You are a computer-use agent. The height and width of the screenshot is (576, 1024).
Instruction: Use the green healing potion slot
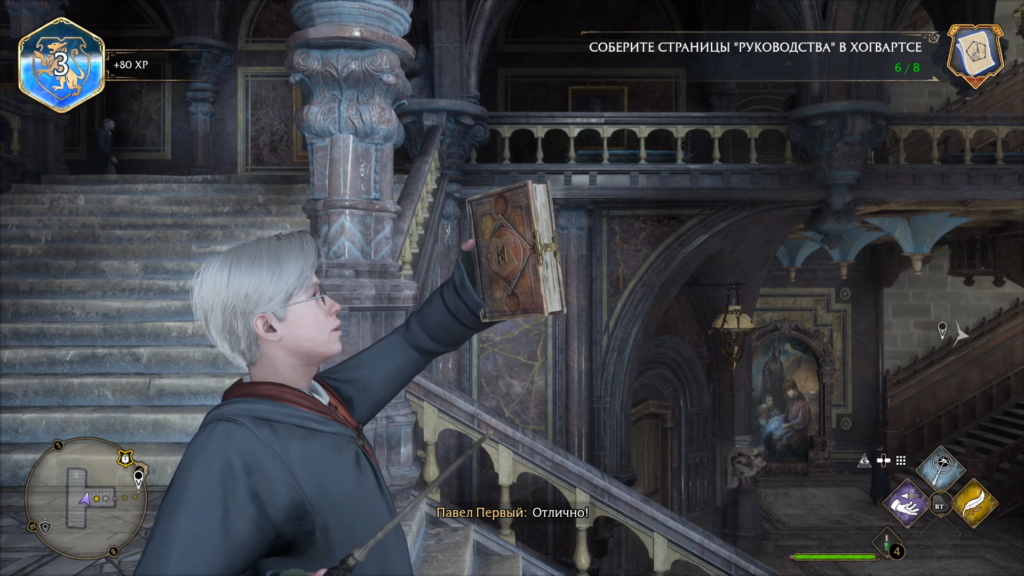pyautogui.click(x=886, y=545)
